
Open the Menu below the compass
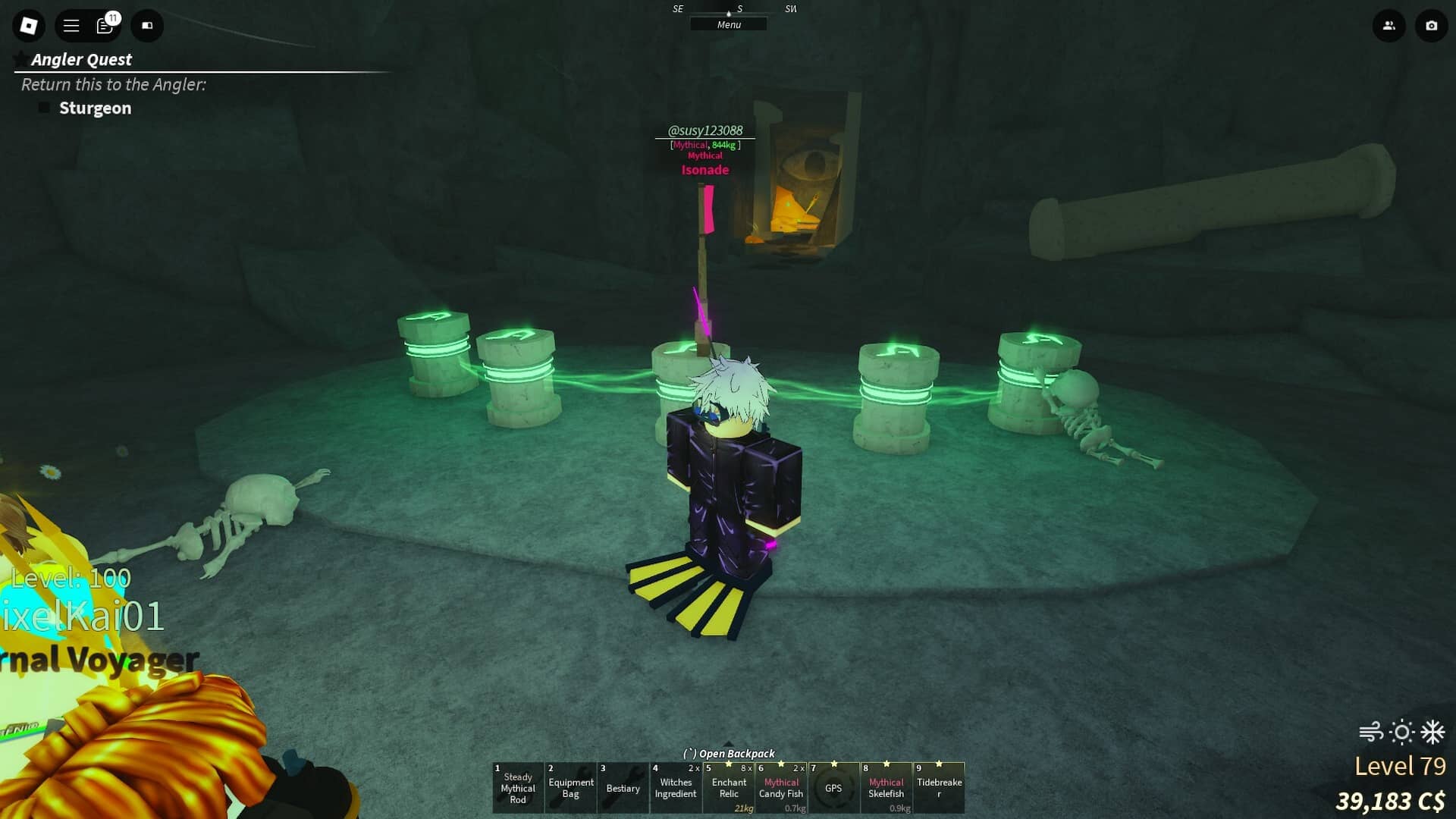pyautogui.click(x=728, y=24)
